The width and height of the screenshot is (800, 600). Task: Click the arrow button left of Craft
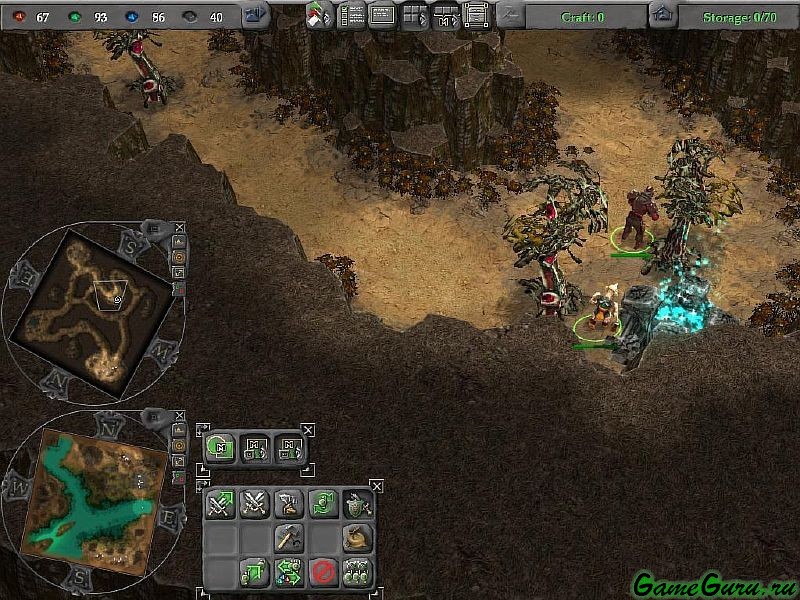point(511,15)
